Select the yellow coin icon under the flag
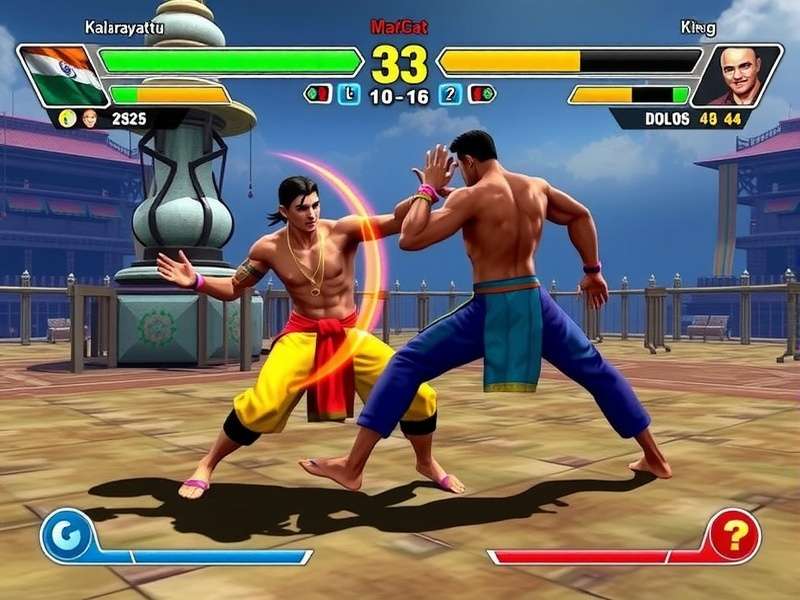 67,118
